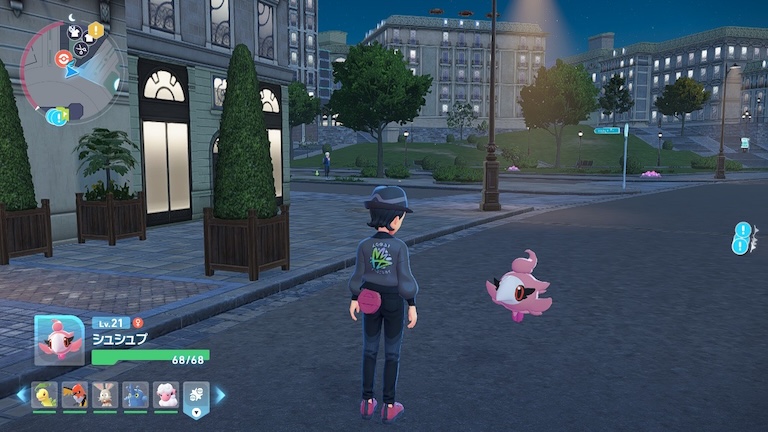768x432 pixels.
Task: Pick the blue Heracross party slot
Action: tap(135, 395)
